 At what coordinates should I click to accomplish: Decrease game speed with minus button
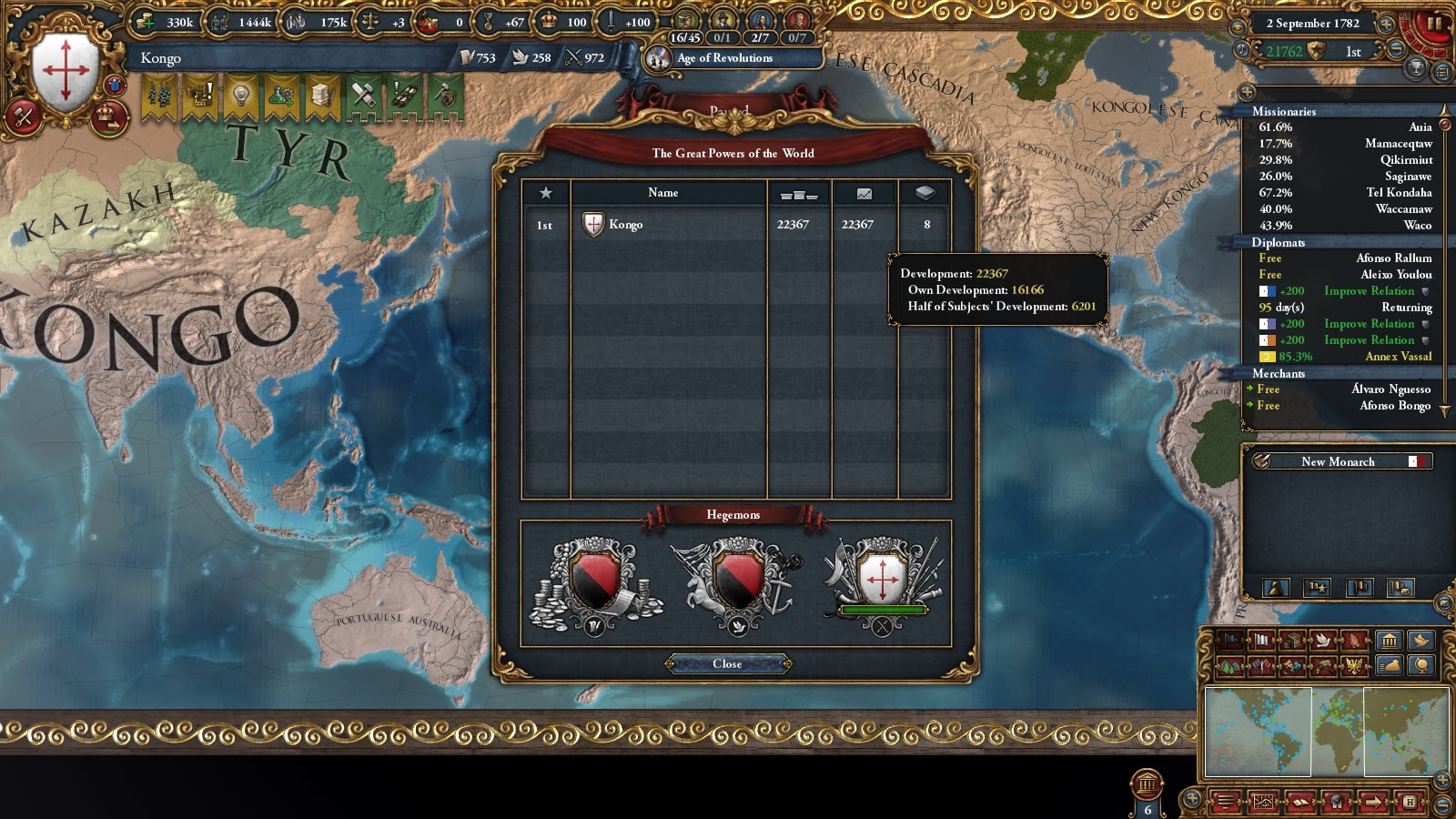[x=1396, y=51]
